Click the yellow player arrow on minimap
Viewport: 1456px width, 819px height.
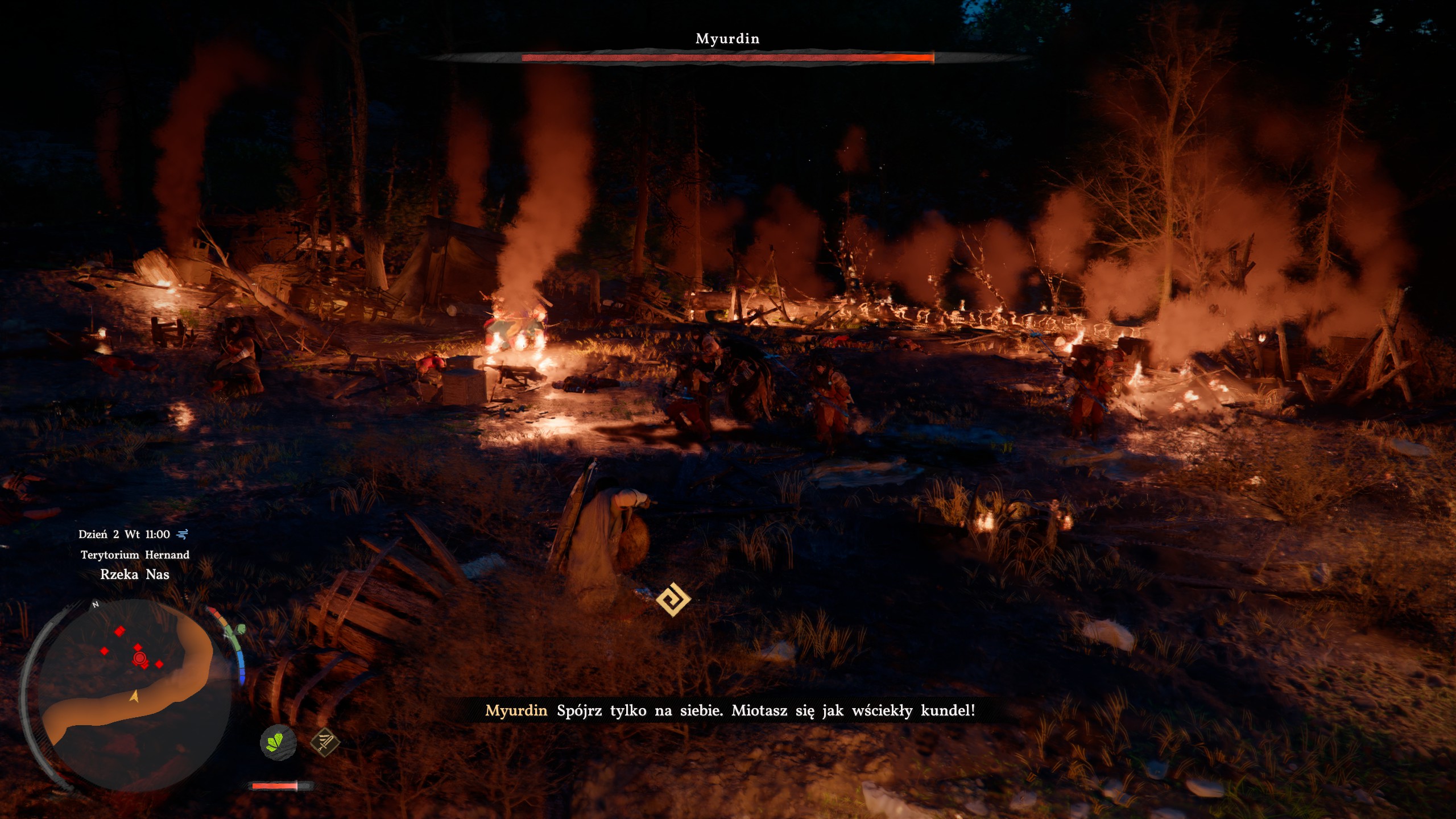pyautogui.click(x=135, y=696)
